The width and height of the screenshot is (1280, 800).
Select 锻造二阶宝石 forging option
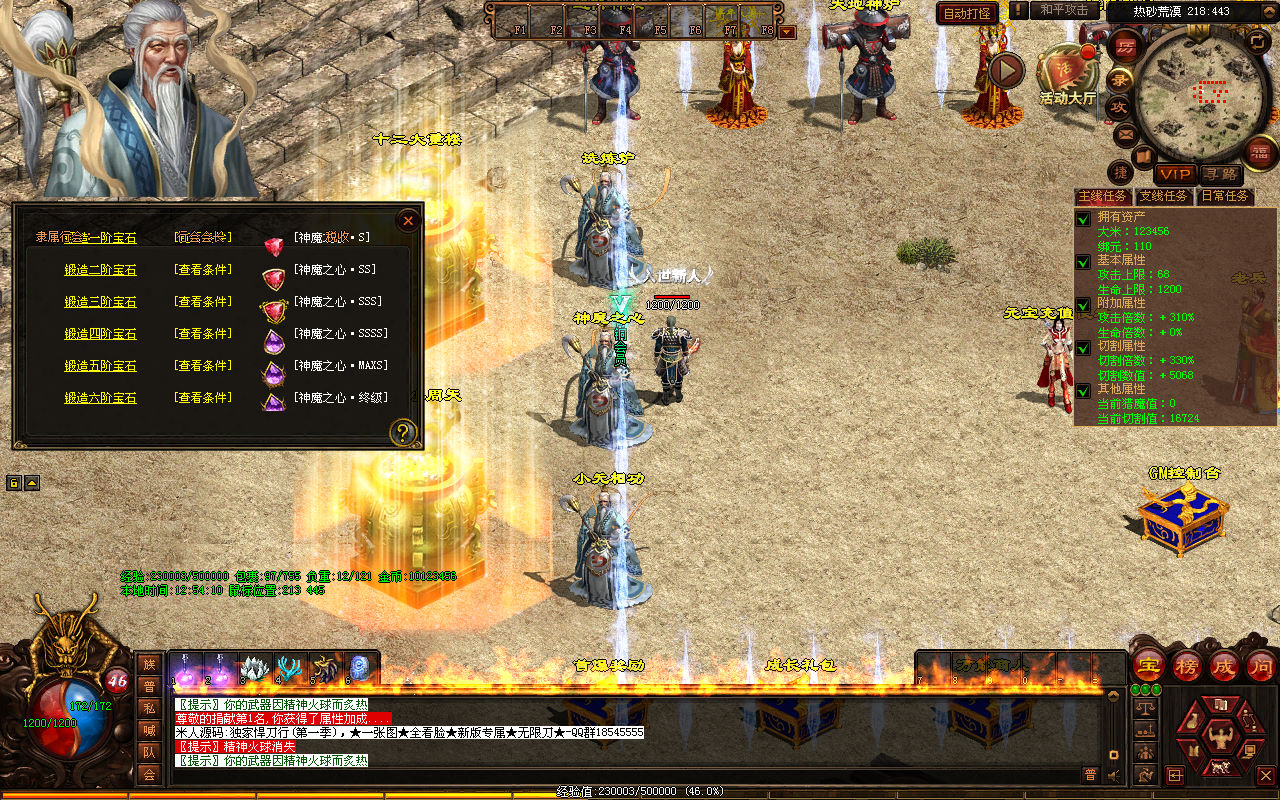(100, 270)
